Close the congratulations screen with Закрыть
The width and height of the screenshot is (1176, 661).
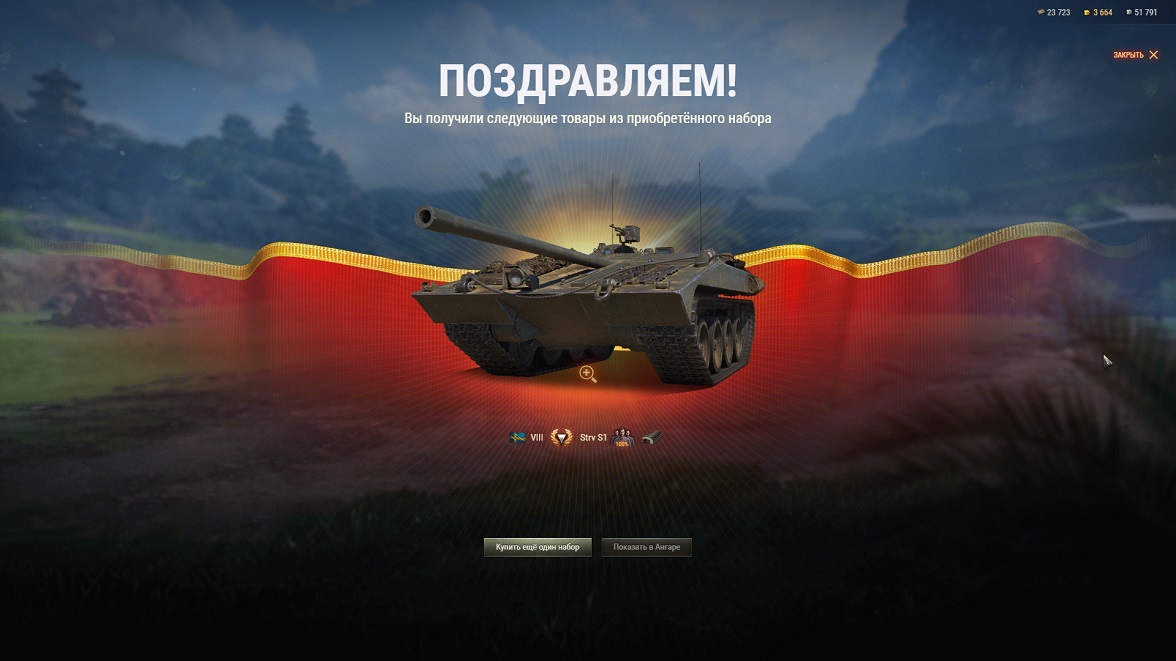tap(1135, 55)
